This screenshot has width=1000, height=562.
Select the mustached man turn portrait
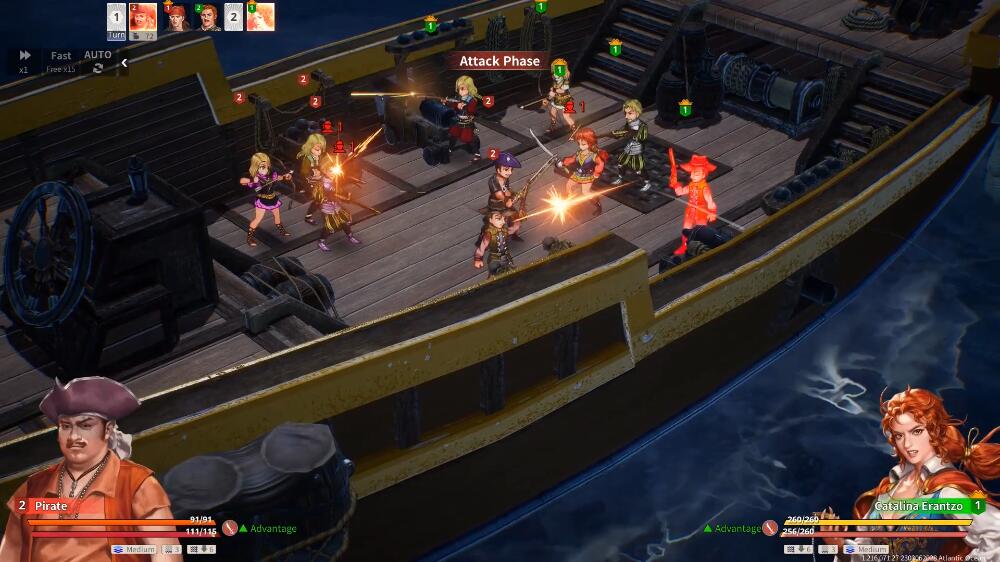click(x=208, y=17)
